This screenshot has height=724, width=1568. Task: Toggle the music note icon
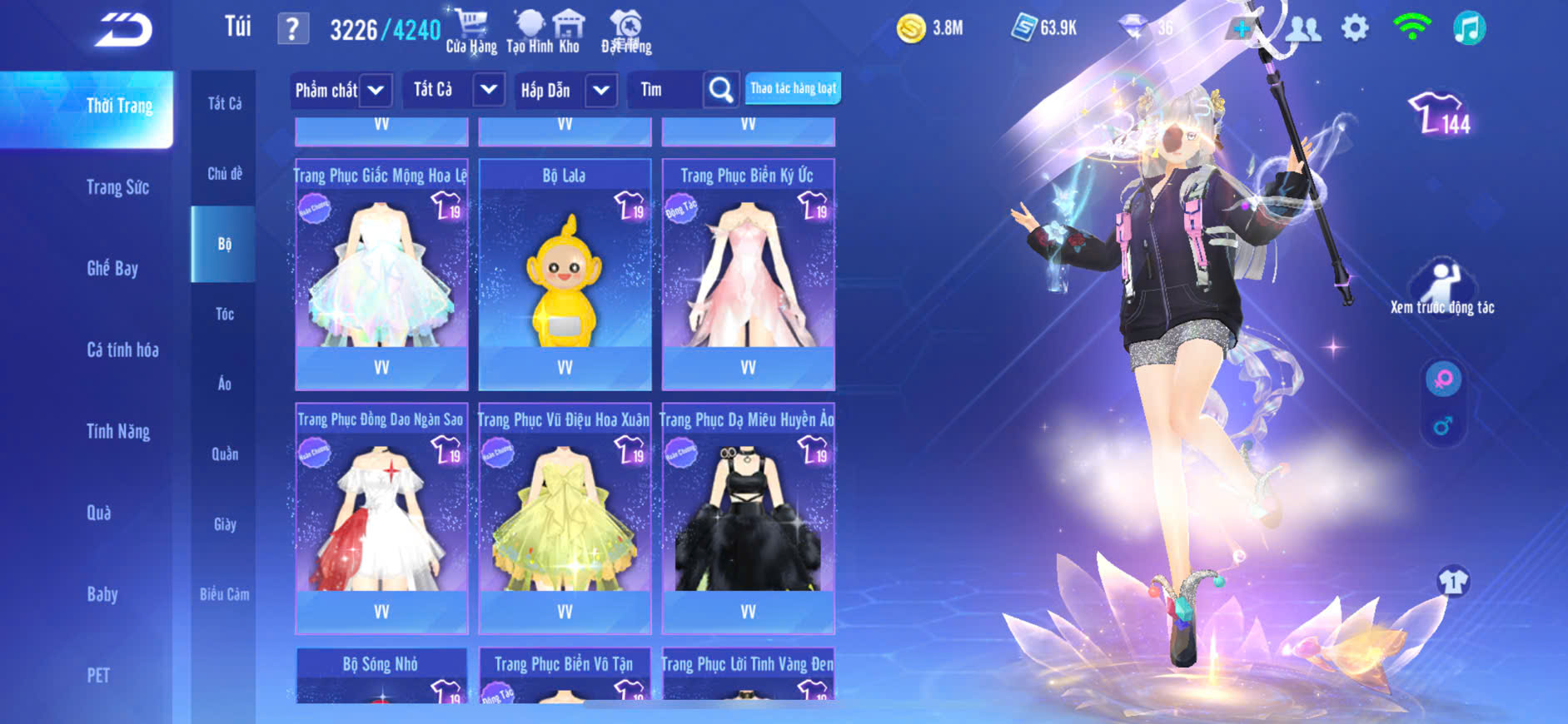(x=1469, y=29)
